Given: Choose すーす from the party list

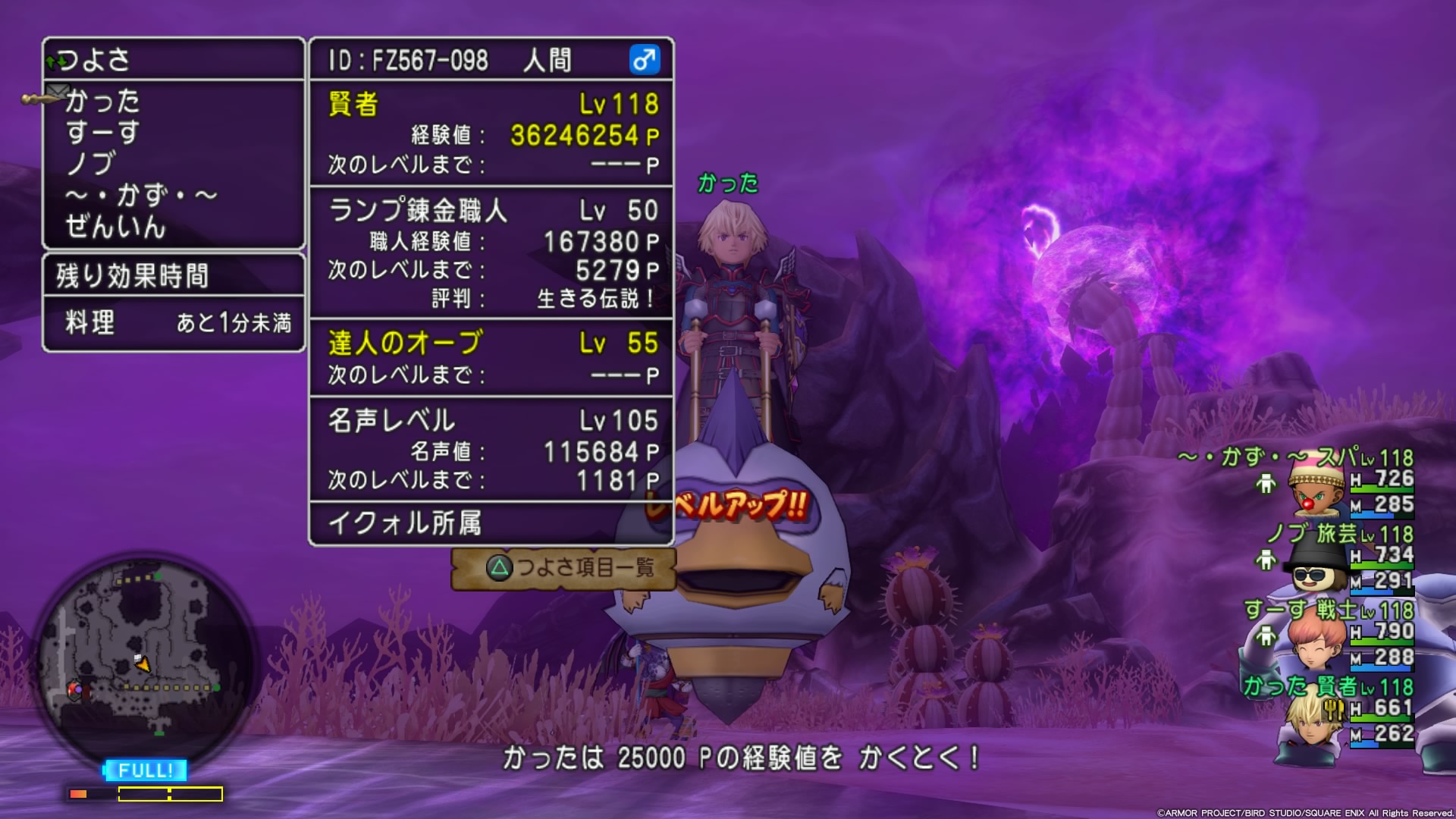Looking at the screenshot, I should (x=102, y=133).
